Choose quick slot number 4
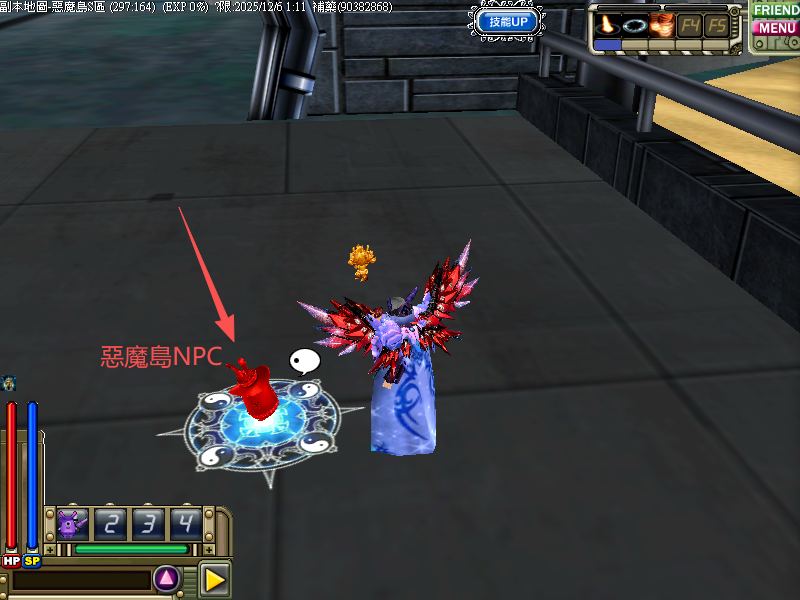 pyautogui.click(x=186, y=523)
